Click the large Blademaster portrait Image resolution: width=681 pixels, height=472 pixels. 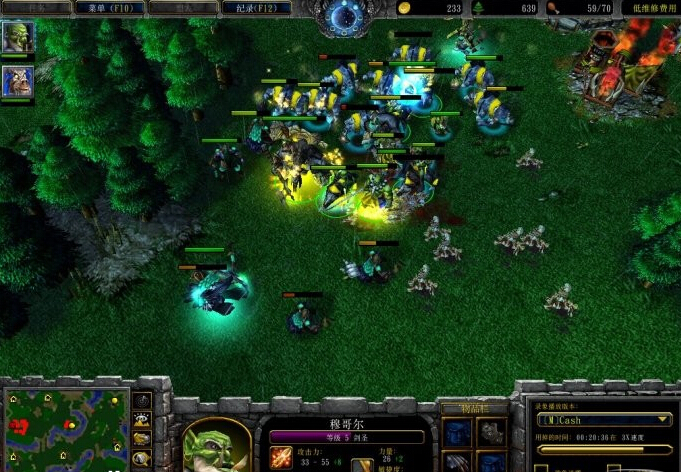210,444
